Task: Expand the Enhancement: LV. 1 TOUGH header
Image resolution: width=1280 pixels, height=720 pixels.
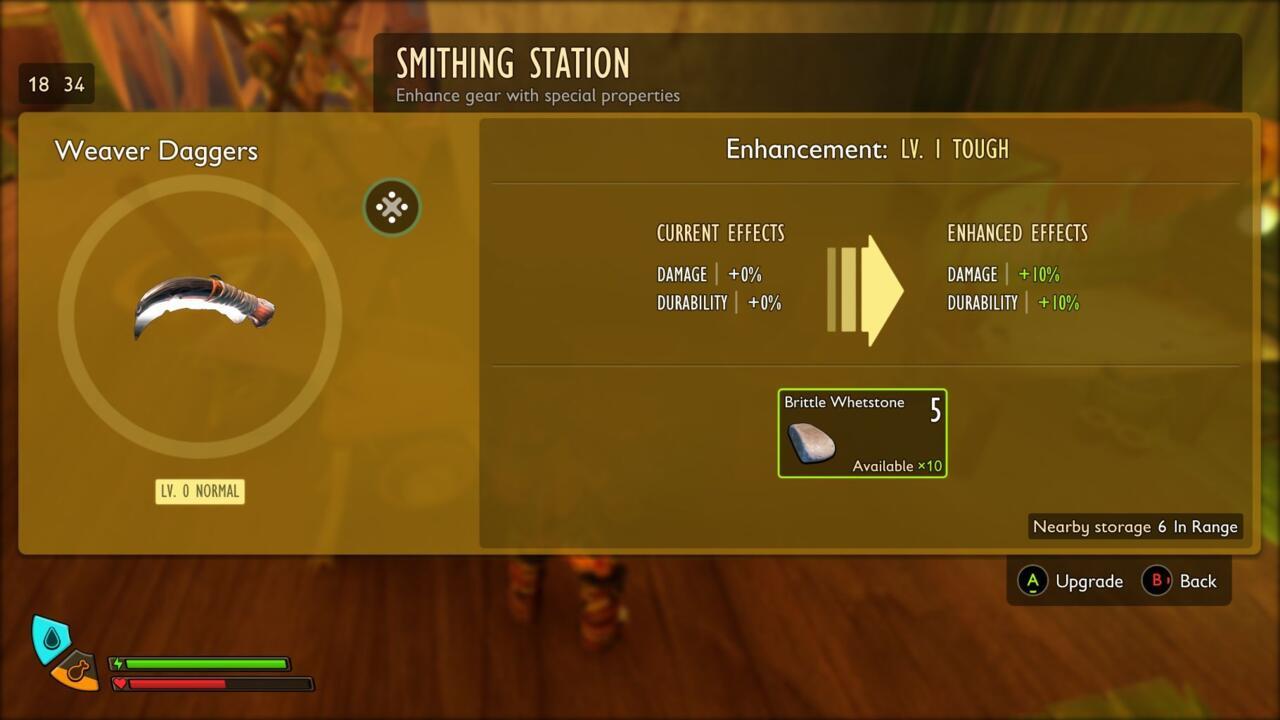Action: pos(867,148)
